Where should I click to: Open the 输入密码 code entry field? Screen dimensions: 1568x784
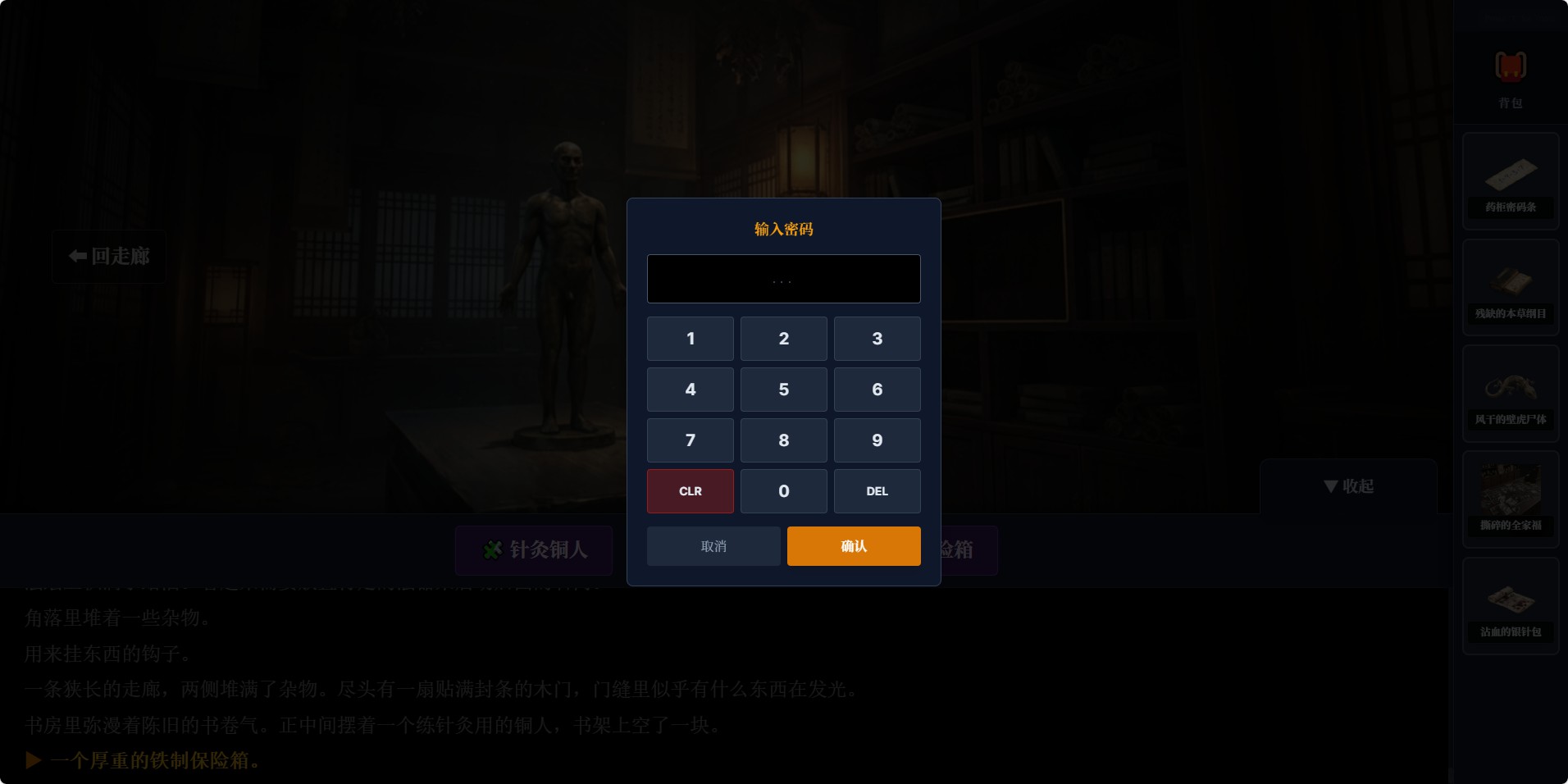783,279
